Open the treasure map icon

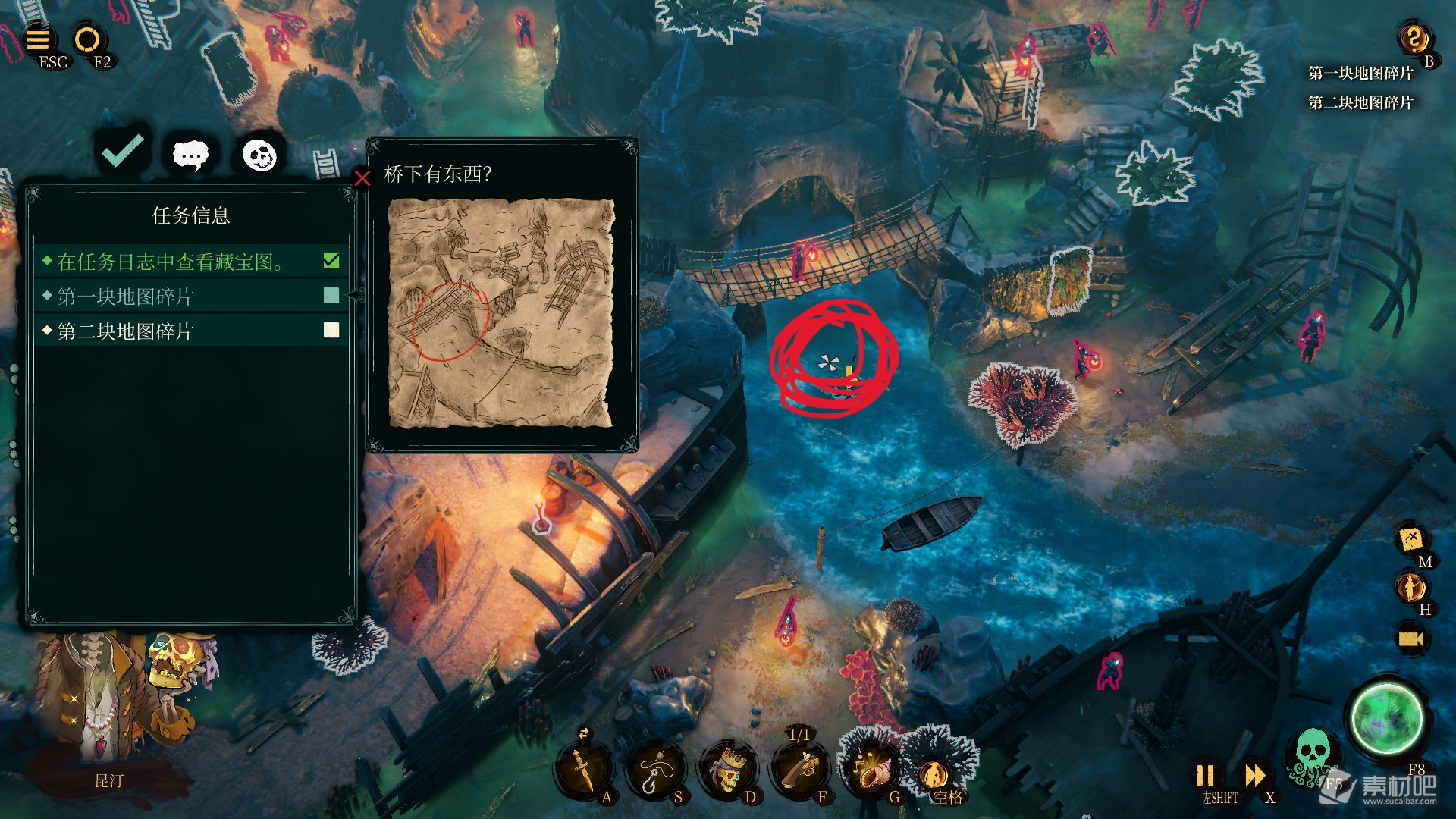(1410, 539)
